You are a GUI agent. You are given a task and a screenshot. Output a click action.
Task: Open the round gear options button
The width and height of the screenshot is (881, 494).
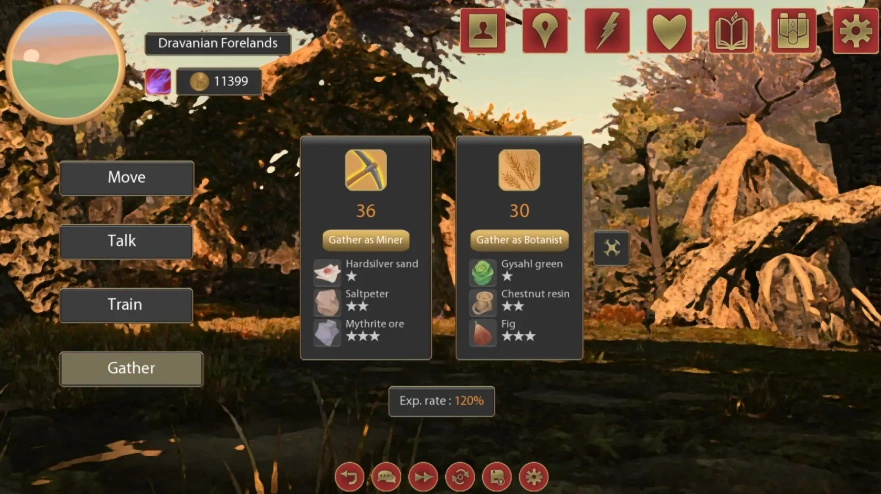coord(534,476)
